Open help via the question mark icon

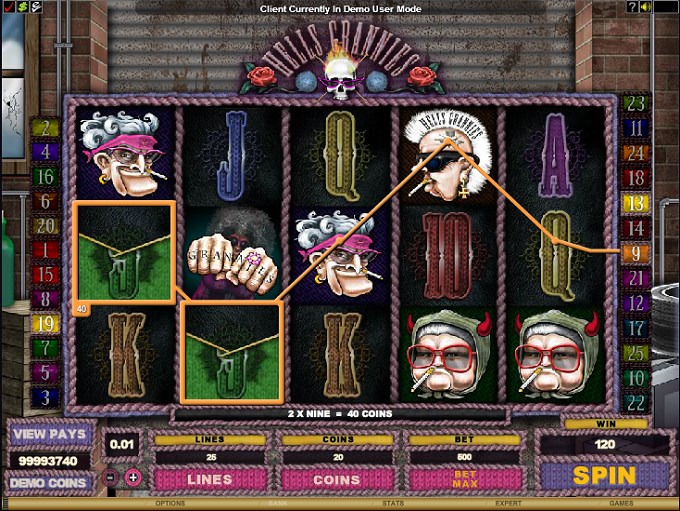[x=633, y=7]
